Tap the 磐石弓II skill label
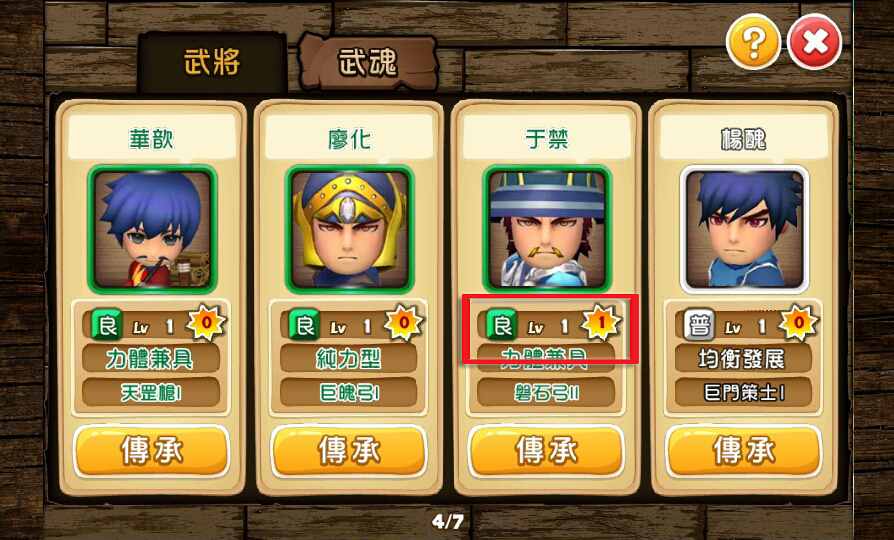894x540 pixels. (546, 392)
